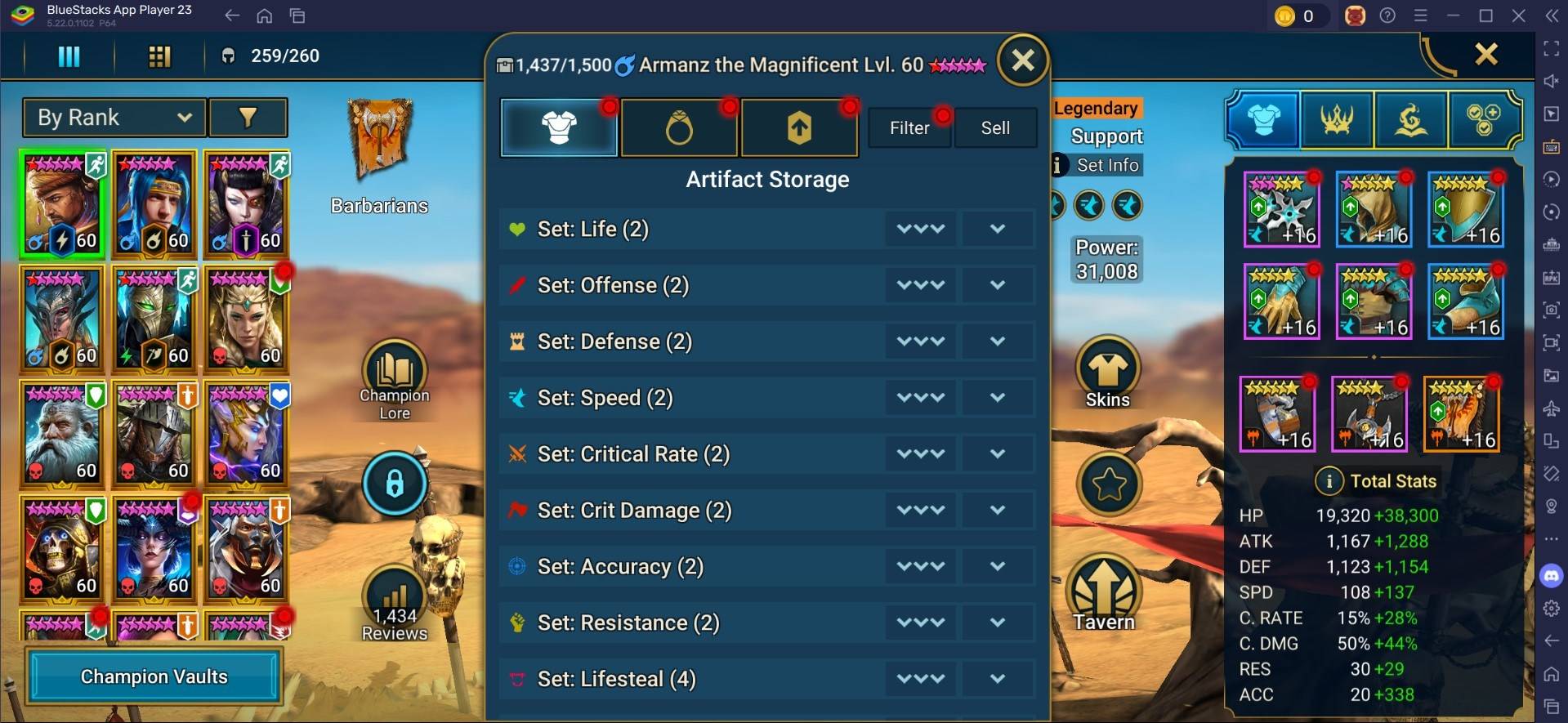Open the filter funnel beside By Rank
Screen dimensions: 1568x723
pyautogui.click(x=248, y=117)
